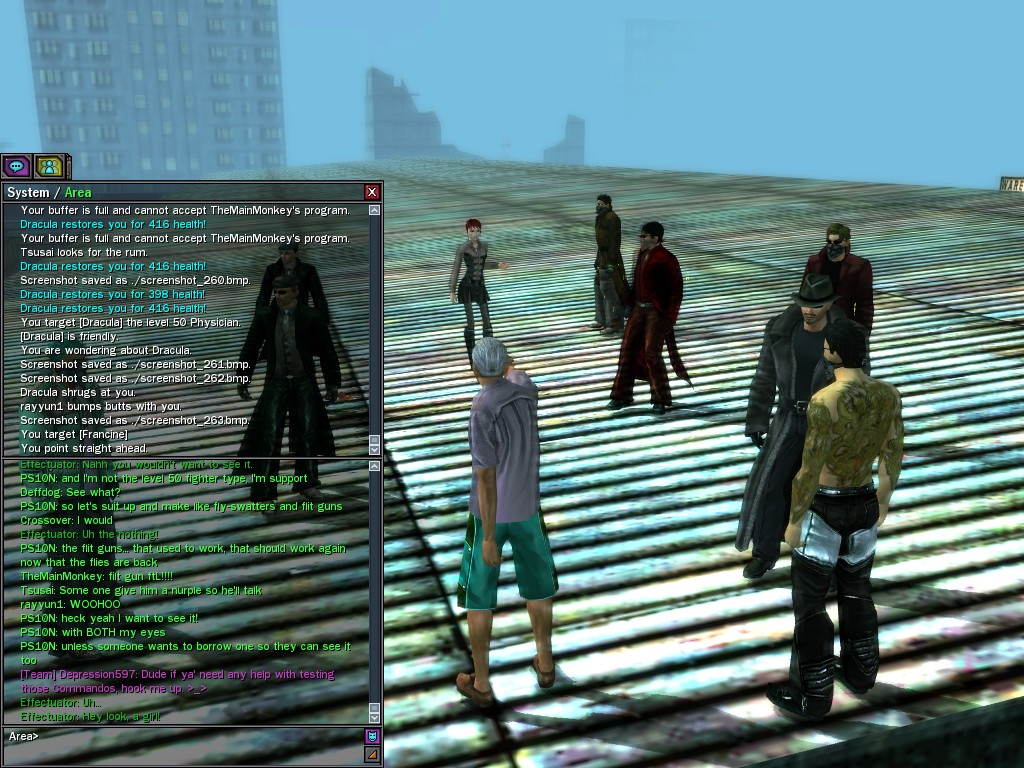Close the System / Area chat window
Image resolution: width=1024 pixels, height=768 pixels.
coord(372,192)
